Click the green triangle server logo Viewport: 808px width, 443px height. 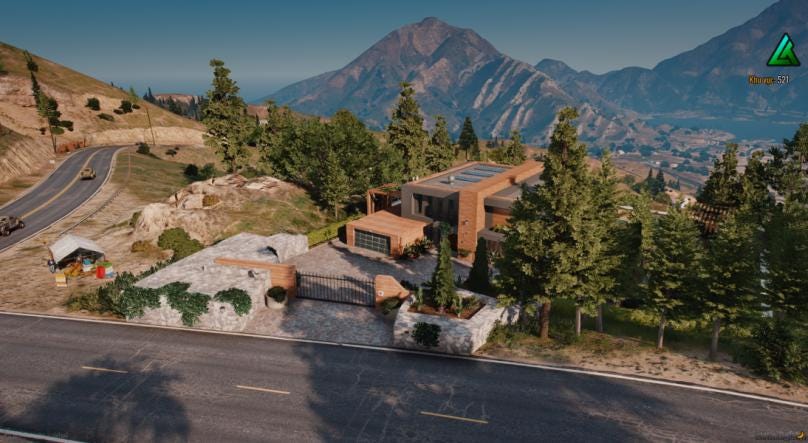[x=783, y=51]
